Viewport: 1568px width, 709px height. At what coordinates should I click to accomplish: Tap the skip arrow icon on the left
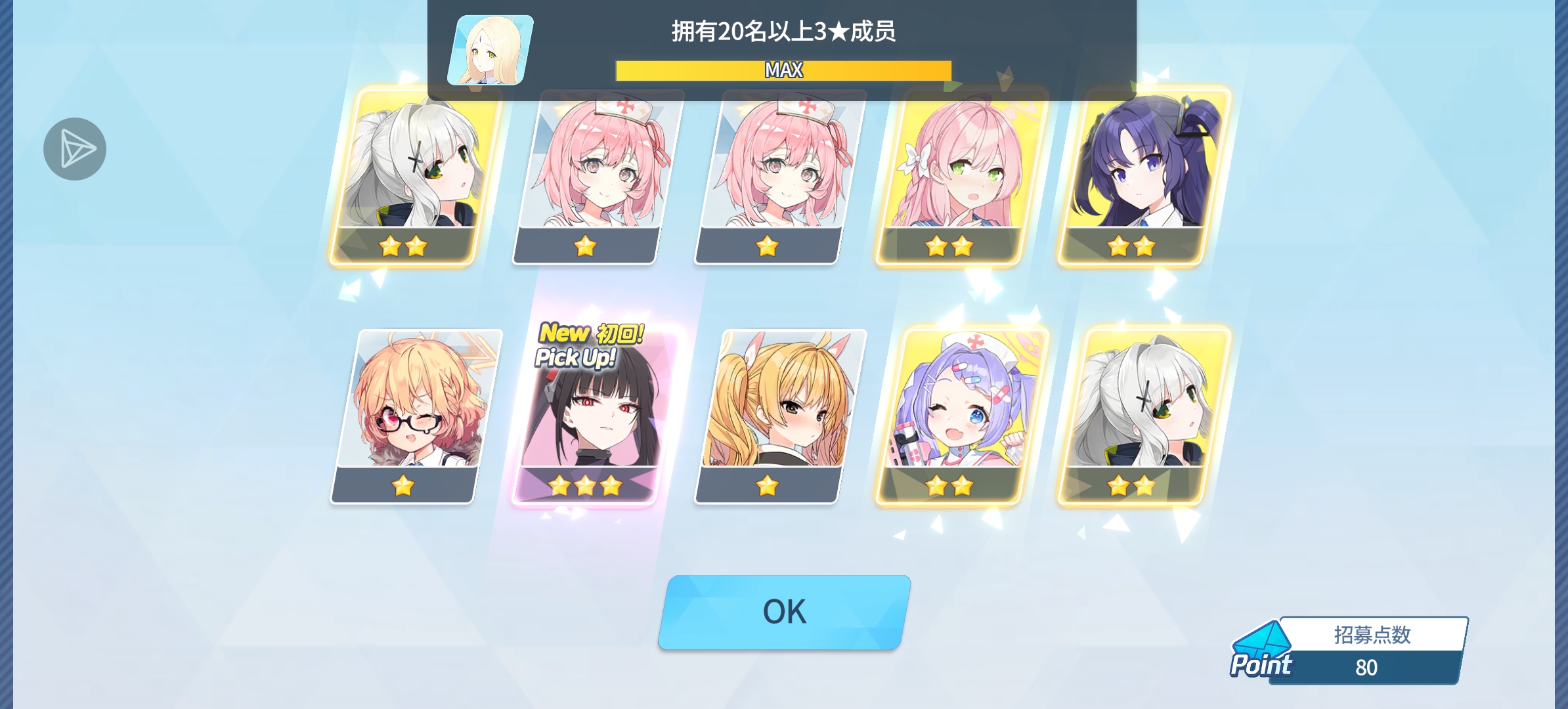(x=74, y=148)
